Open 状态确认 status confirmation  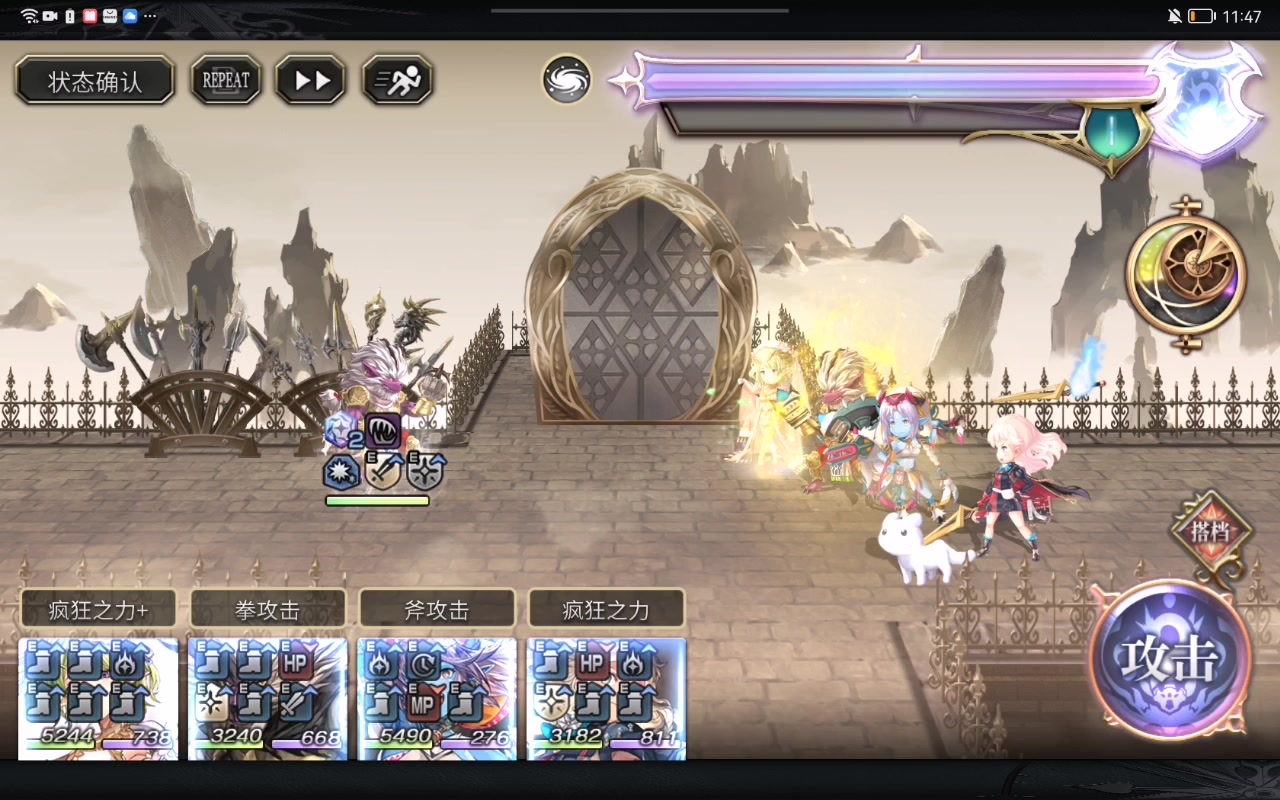coord(94,80)
